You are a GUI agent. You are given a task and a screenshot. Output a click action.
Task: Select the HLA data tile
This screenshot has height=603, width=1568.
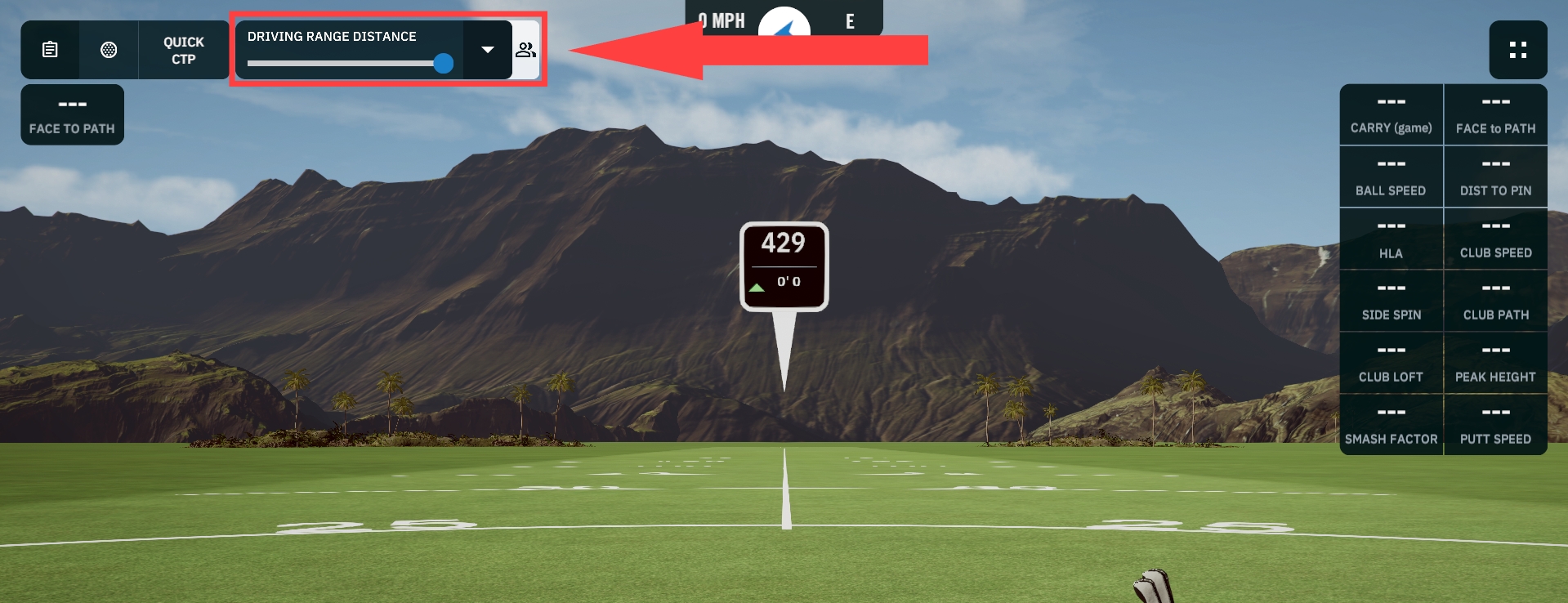[x=1391, y=239]
